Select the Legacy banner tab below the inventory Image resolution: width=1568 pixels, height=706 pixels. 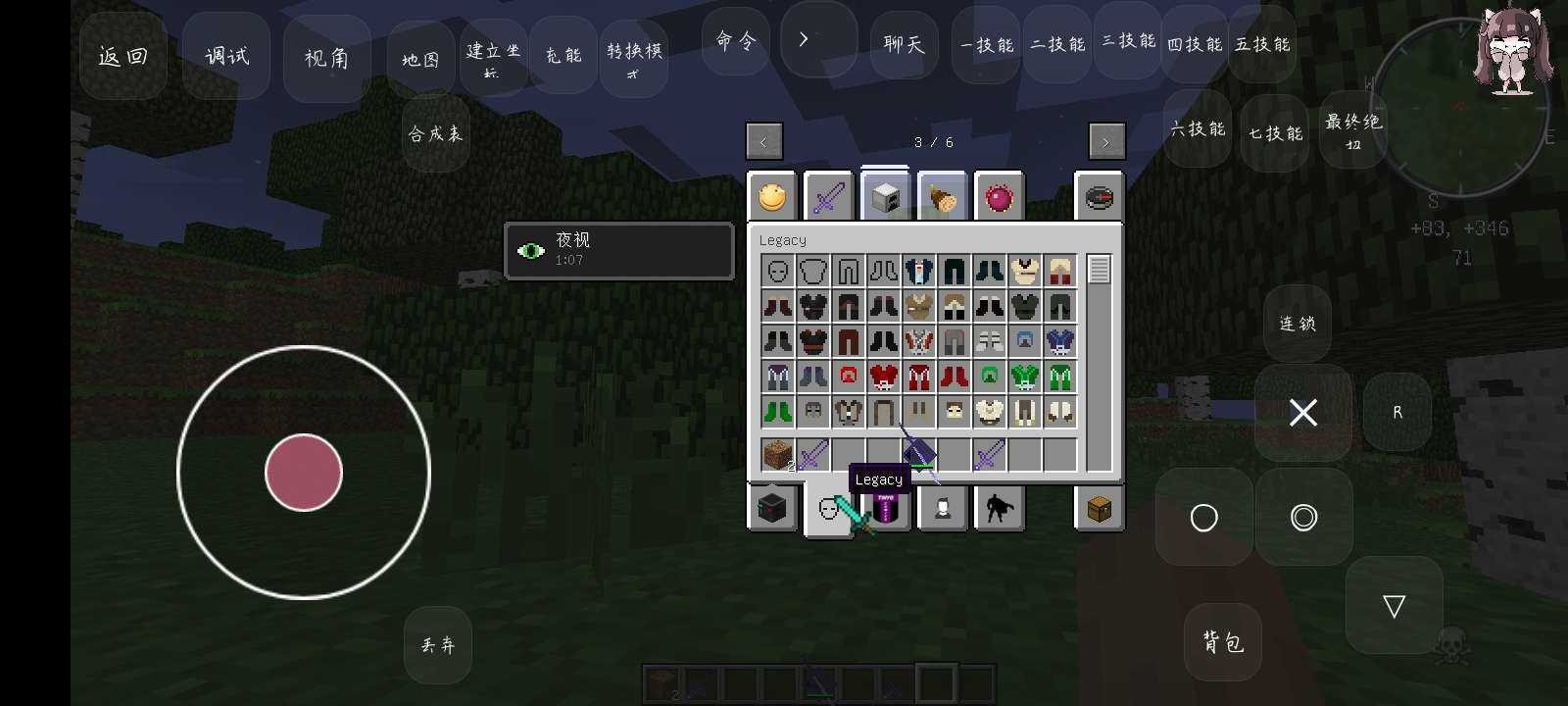tap(885, 508)
